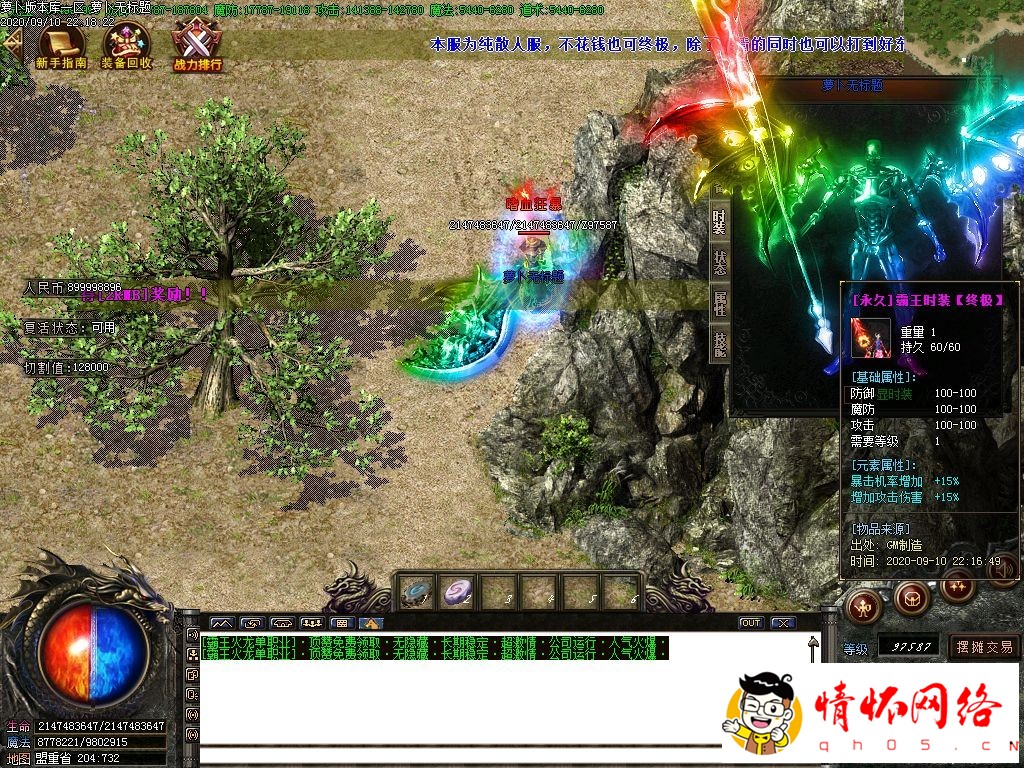This screenshot has height=768, width=1024.
Task: Switch to the 状态 status tab
Action: click(719, 261)
